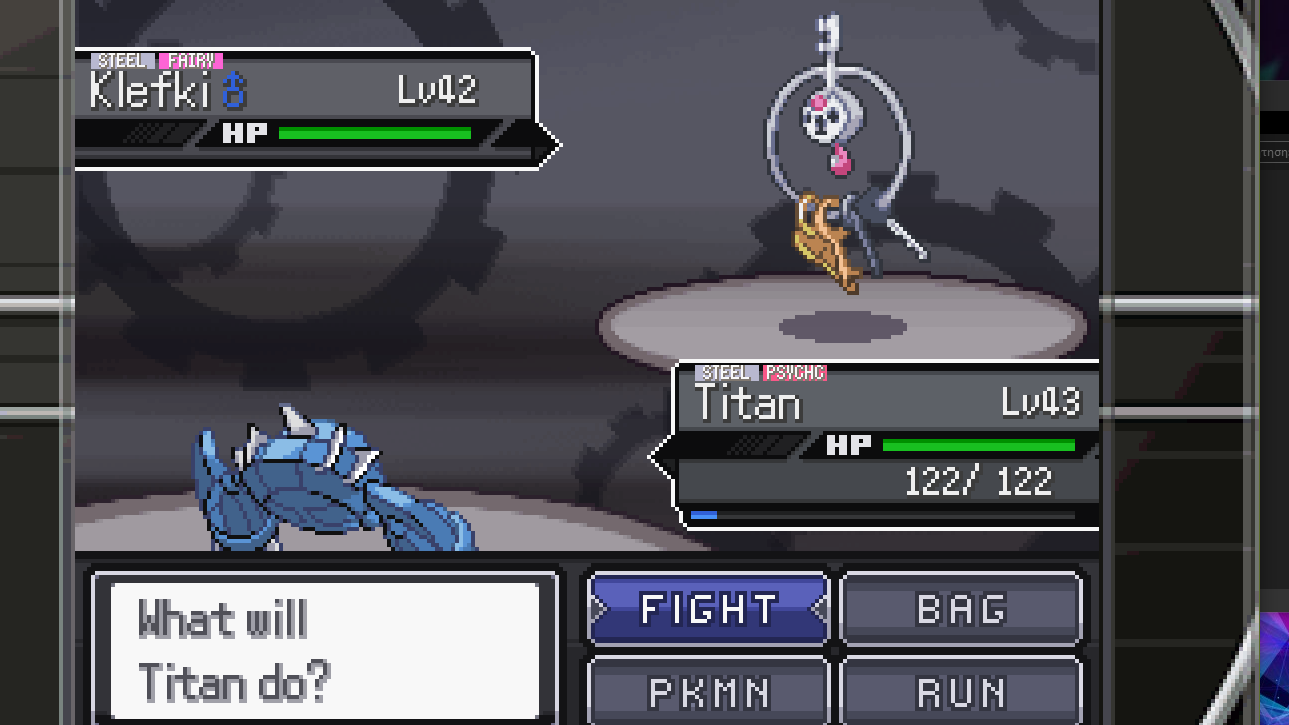Open the BAG menu
The image size is (1289, 725).
point(961,608)
